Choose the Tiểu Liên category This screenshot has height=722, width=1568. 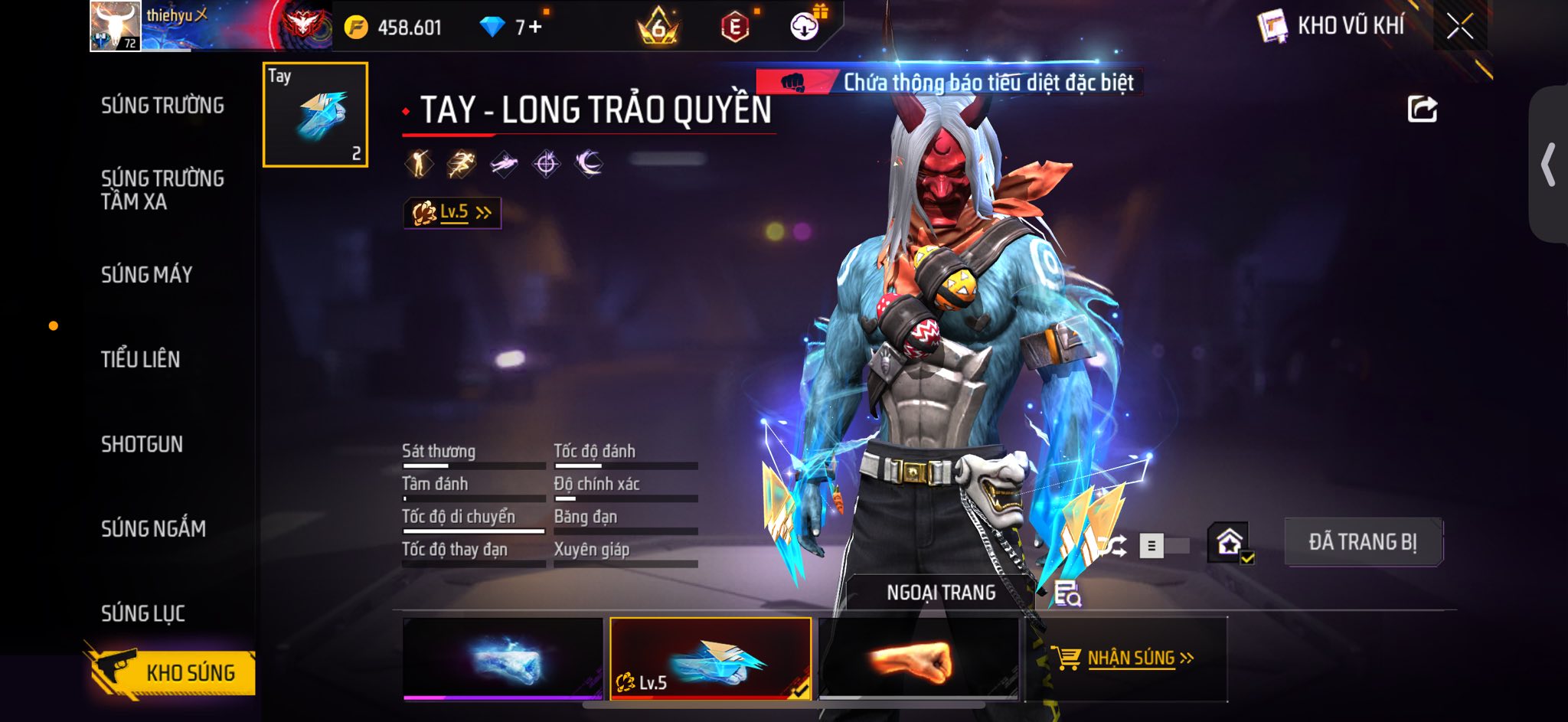point(140,359)
